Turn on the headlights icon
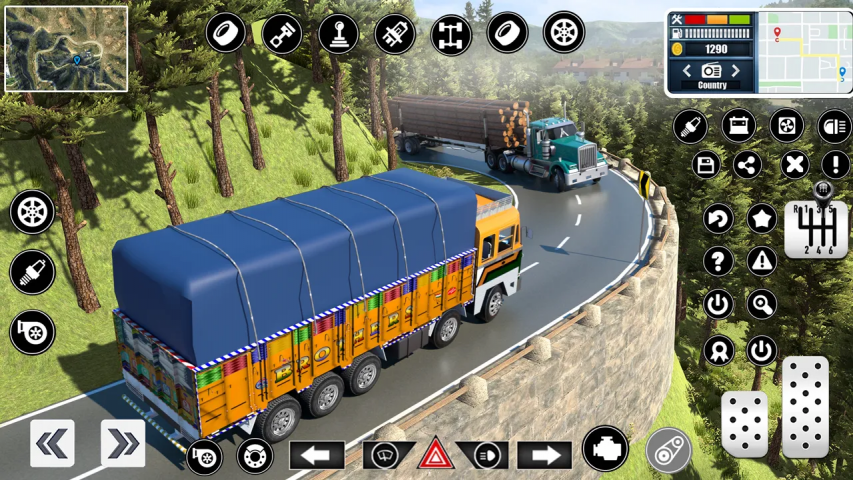 (x=834, y=126)
